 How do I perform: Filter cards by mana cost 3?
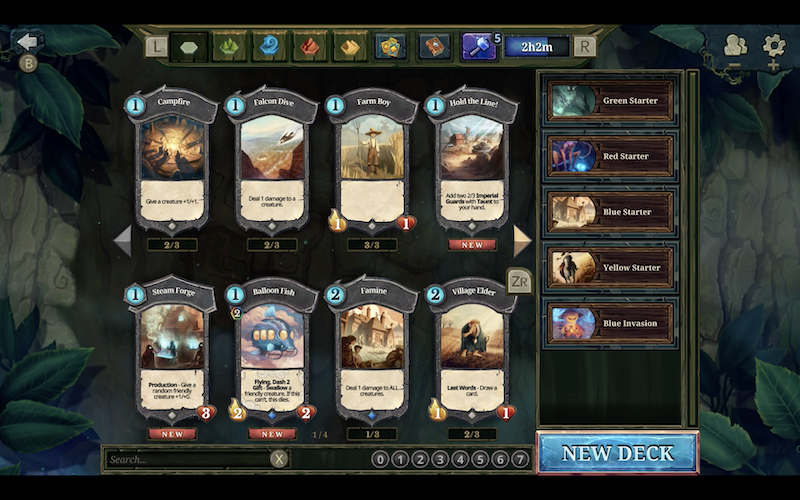pyautogui.click(x=440, y=460)
